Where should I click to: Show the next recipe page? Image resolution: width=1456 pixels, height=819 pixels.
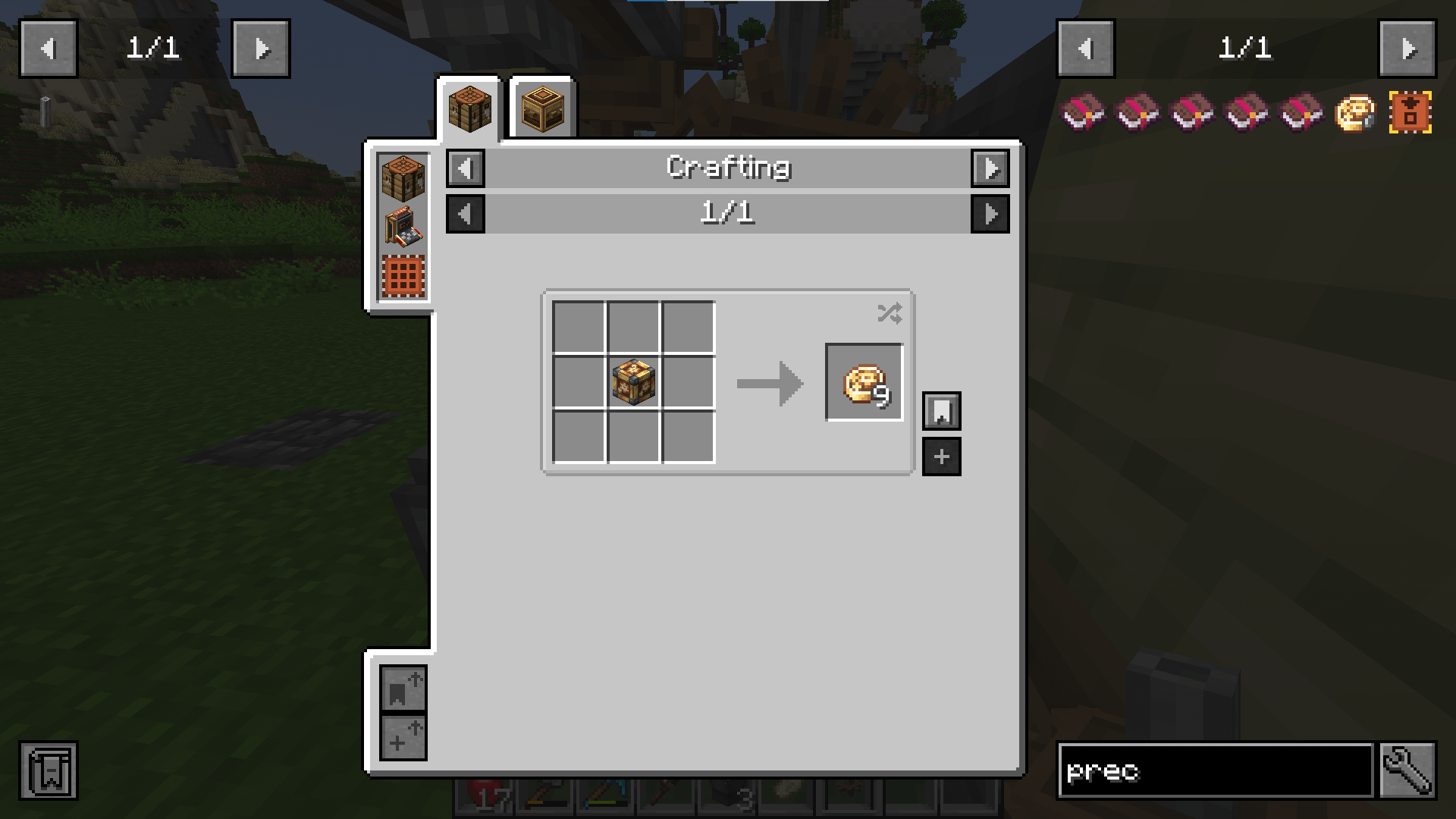pos(990,214)
